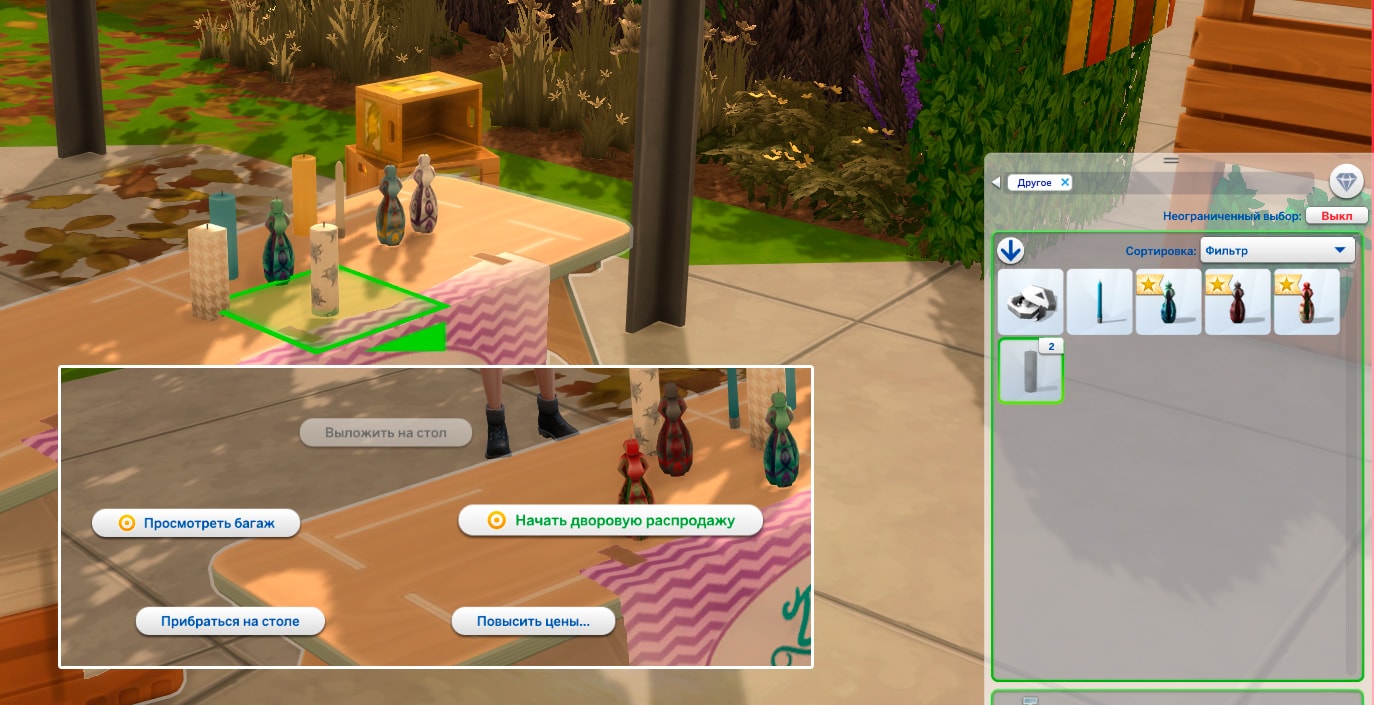The height and width of the screenshot is (705, 1374).
Task: Select the white wax block item
Action: pyautogui.click(x=1030, y=302)
